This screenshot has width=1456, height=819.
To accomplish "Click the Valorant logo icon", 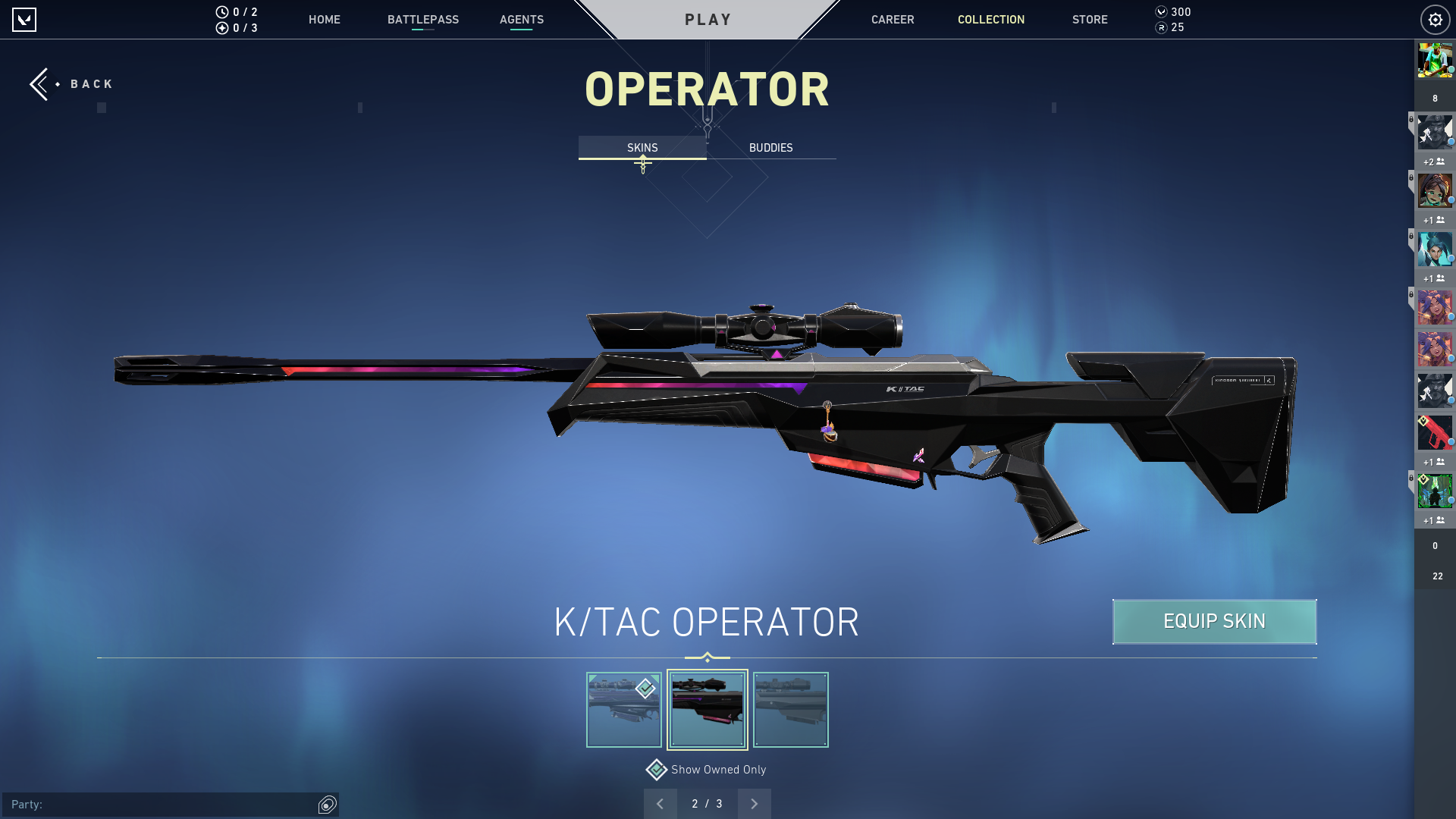I will pos(24,20).
